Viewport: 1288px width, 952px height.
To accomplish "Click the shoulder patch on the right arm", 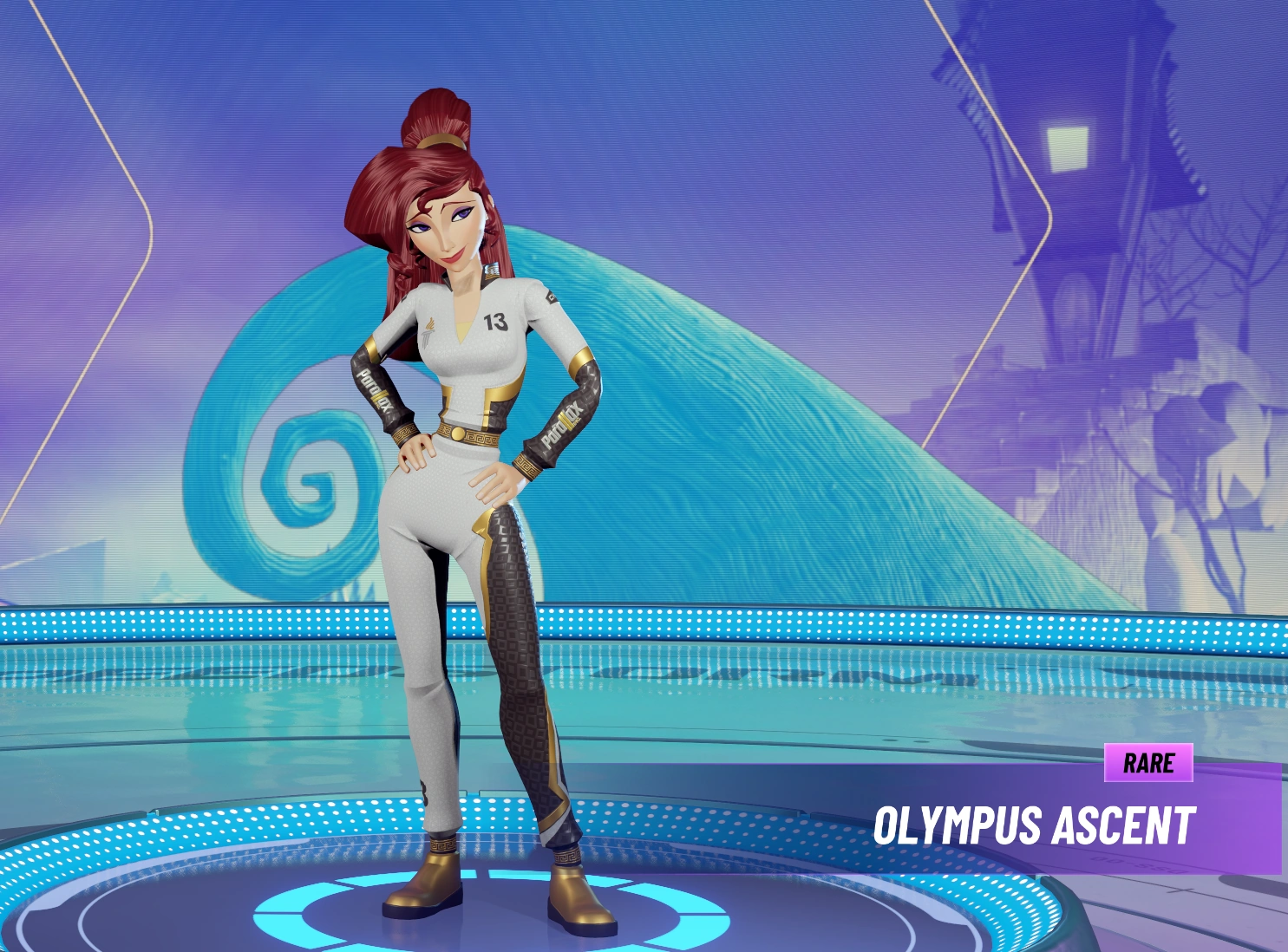I will point(550,297).
